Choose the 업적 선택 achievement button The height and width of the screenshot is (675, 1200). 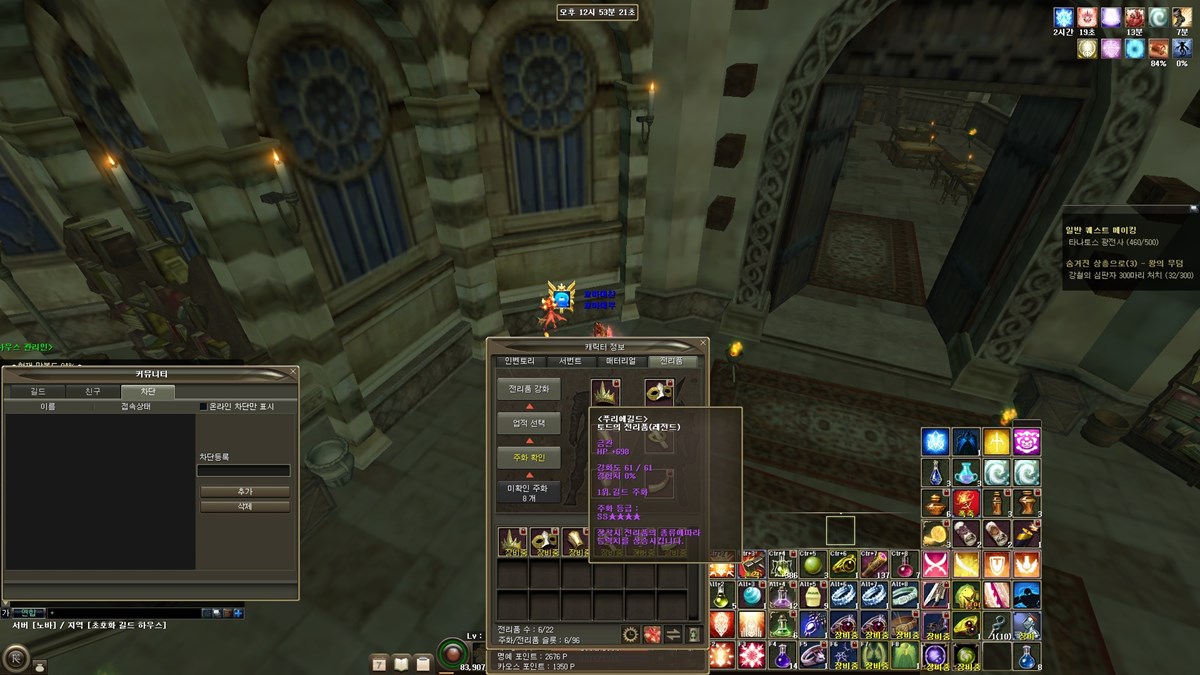click(529, 423)
